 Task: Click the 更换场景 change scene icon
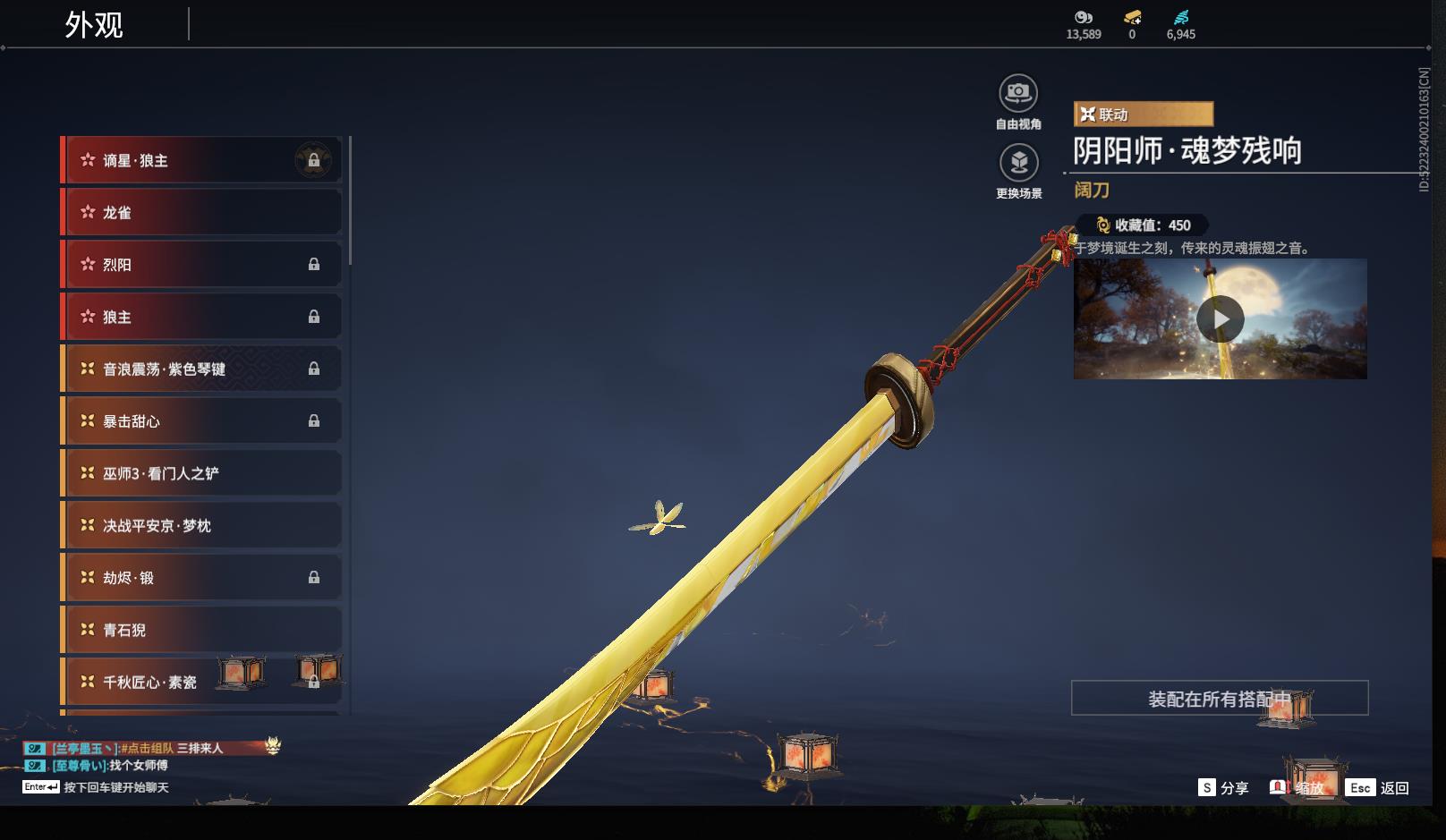coord(1018,164)
